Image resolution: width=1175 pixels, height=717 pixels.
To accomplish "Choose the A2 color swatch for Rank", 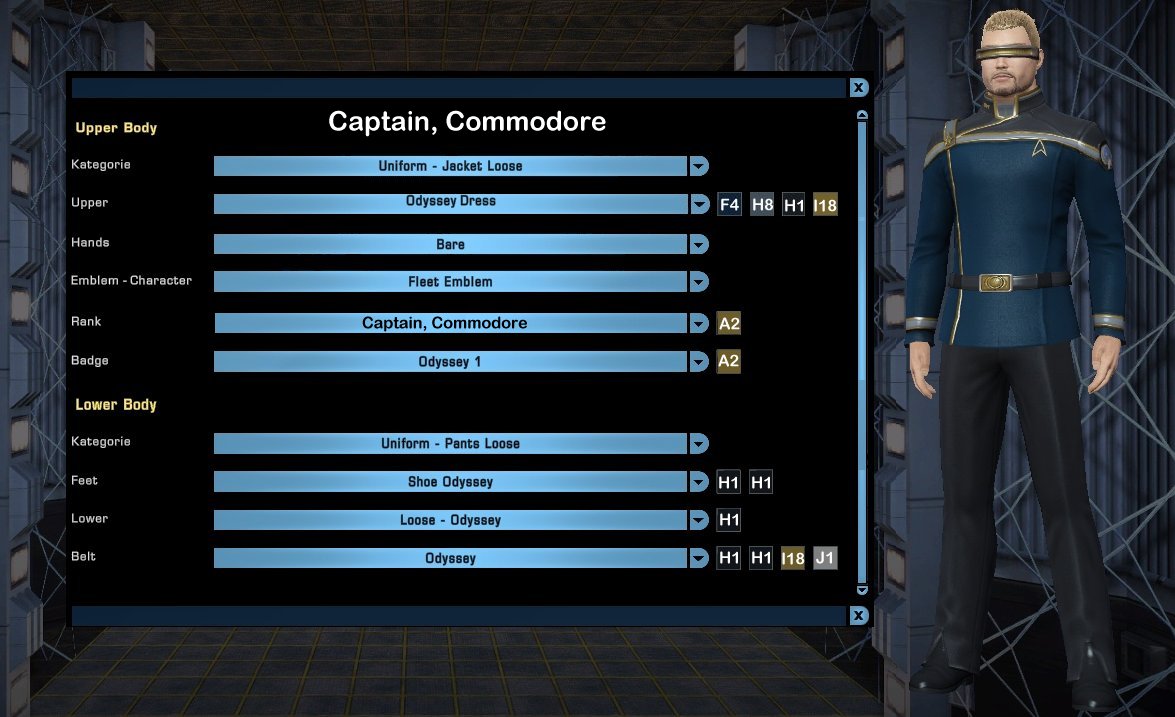I will 729,323.
